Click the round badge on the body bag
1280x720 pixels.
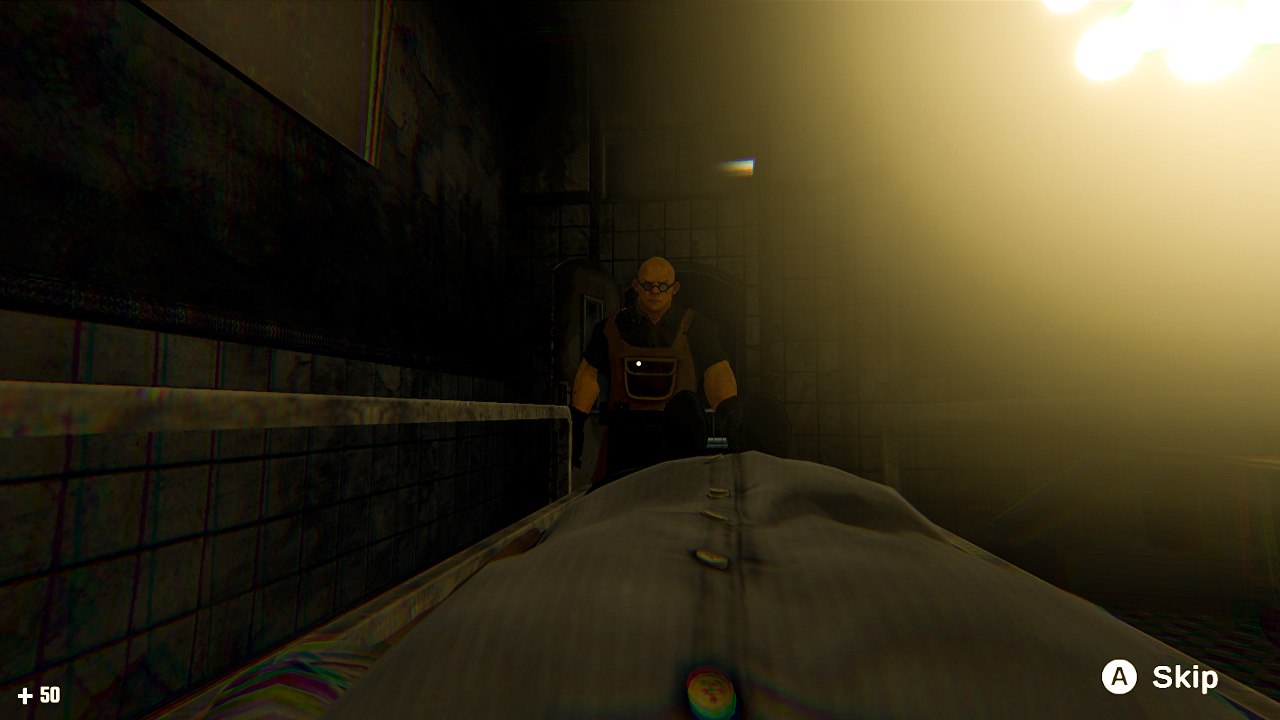pyautogui.click(x=713, y=690)
